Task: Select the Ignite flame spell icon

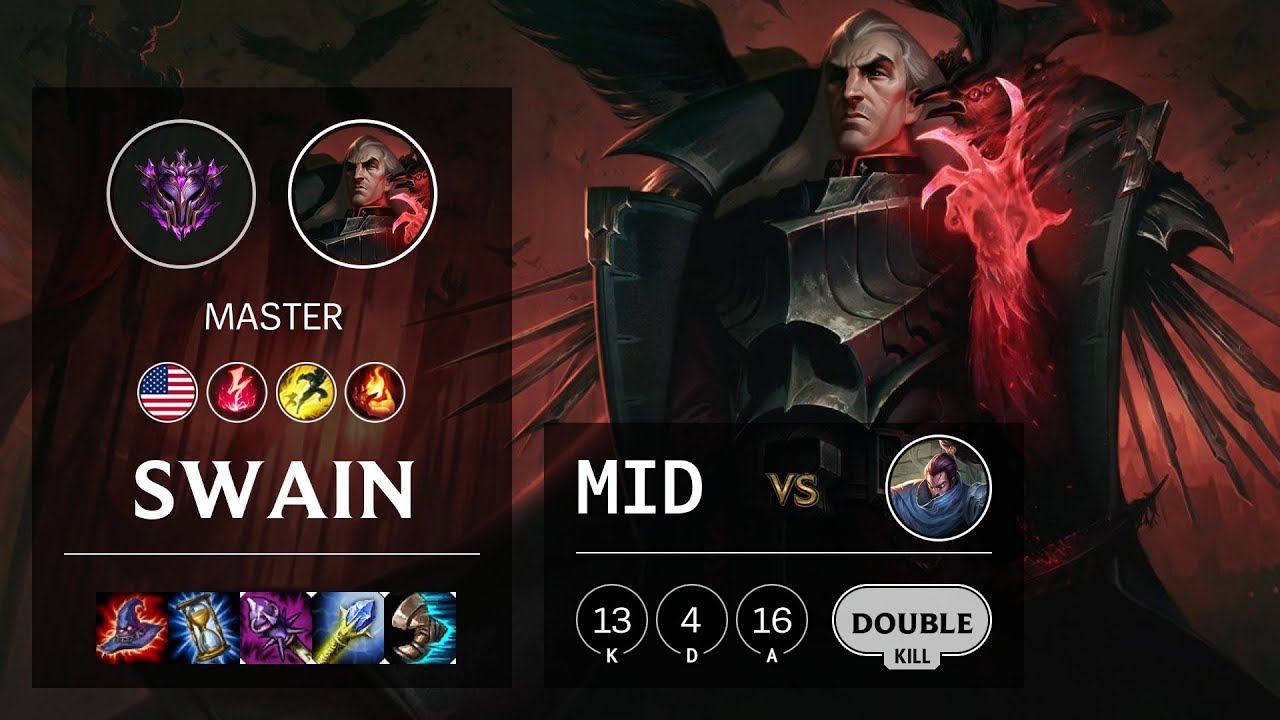Action: point(375,391)
